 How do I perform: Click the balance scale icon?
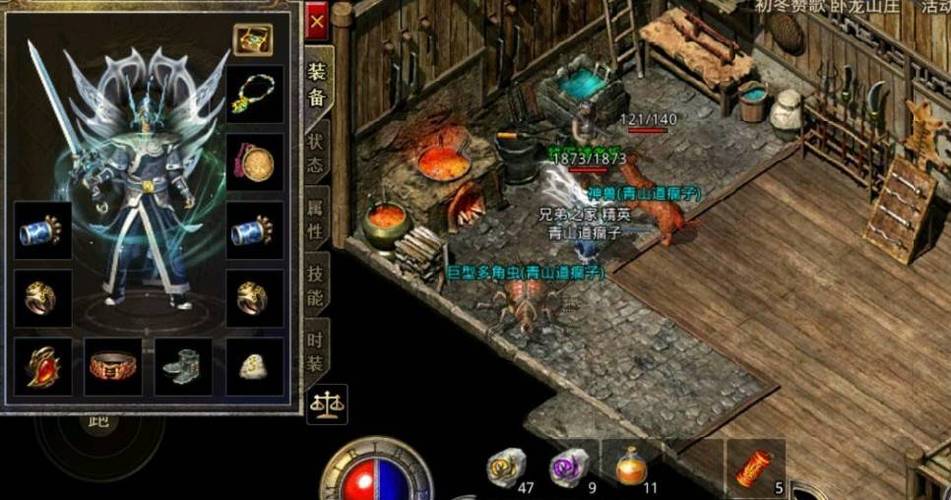coord(326,403)
